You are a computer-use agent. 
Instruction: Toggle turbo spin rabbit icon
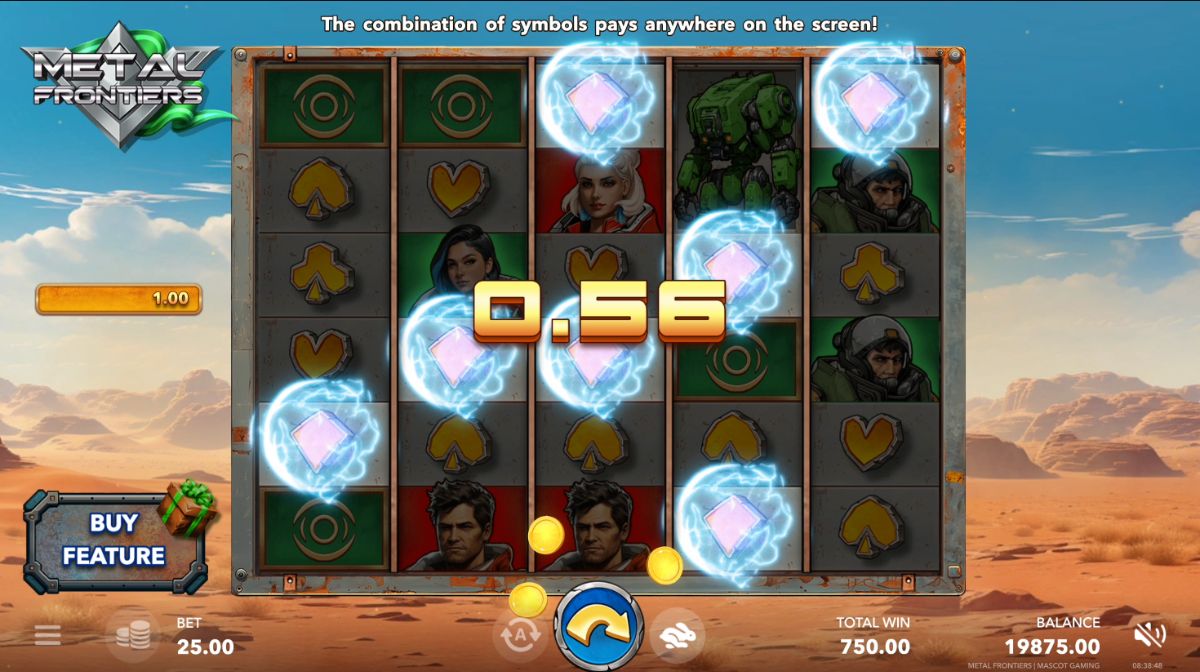(x=677, y=634)
